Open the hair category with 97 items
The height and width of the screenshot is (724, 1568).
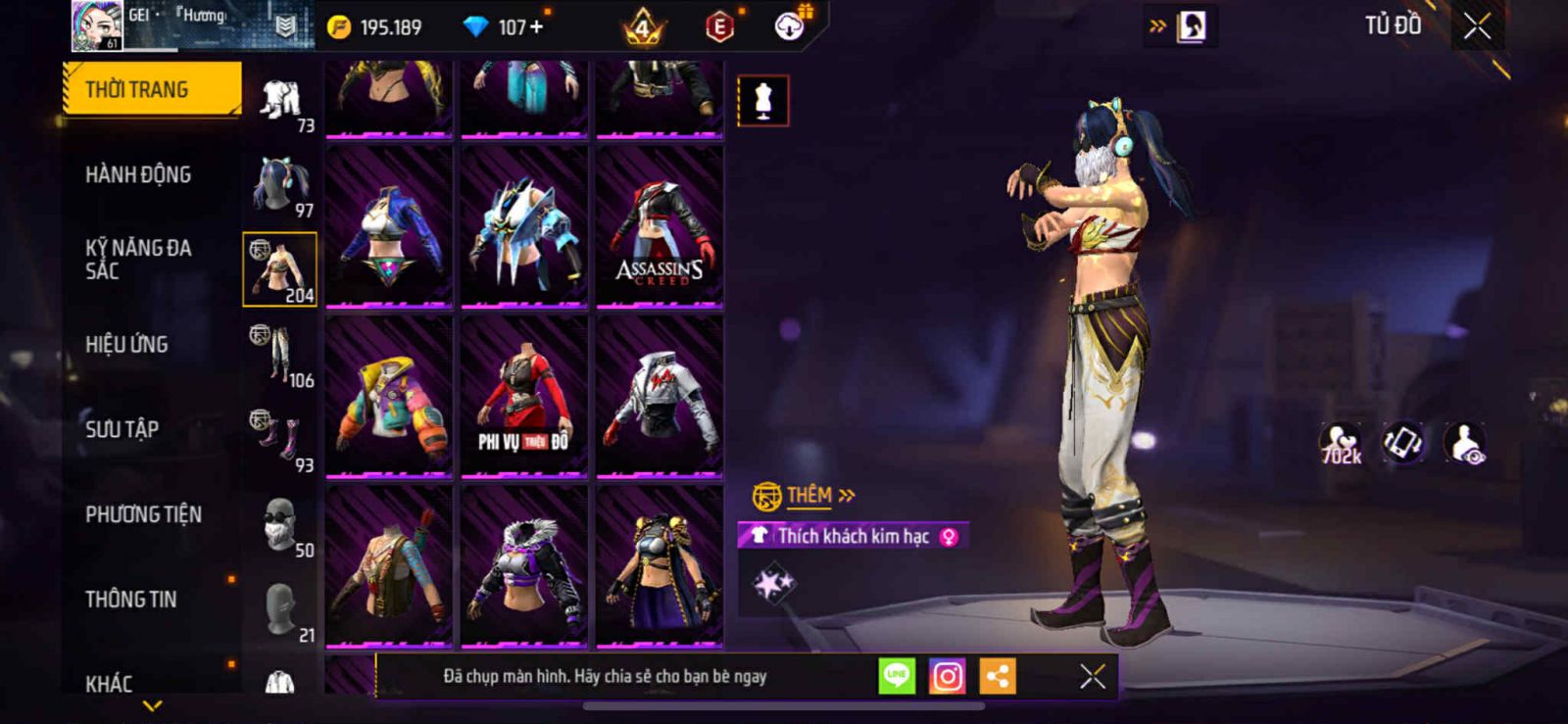(280, 185)
